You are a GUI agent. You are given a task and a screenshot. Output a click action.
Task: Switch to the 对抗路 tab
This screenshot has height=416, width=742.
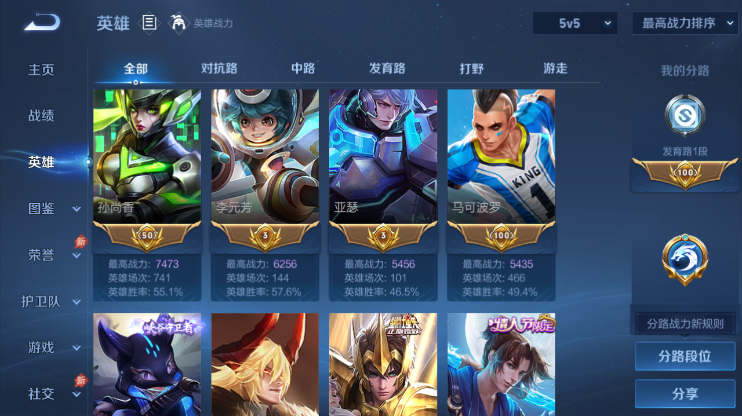tap(219, 69)
